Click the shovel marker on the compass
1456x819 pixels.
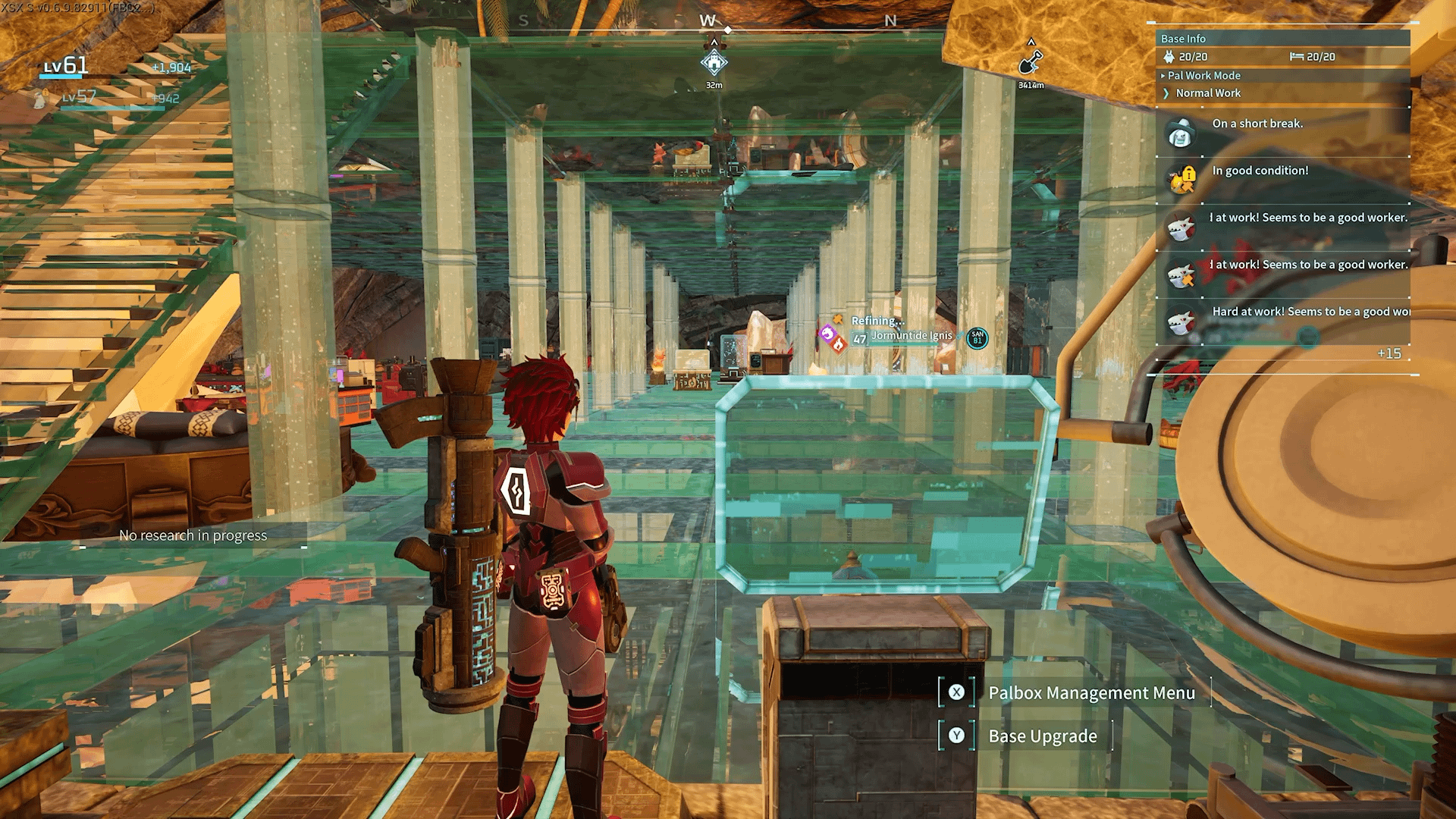coord(1031,61)
